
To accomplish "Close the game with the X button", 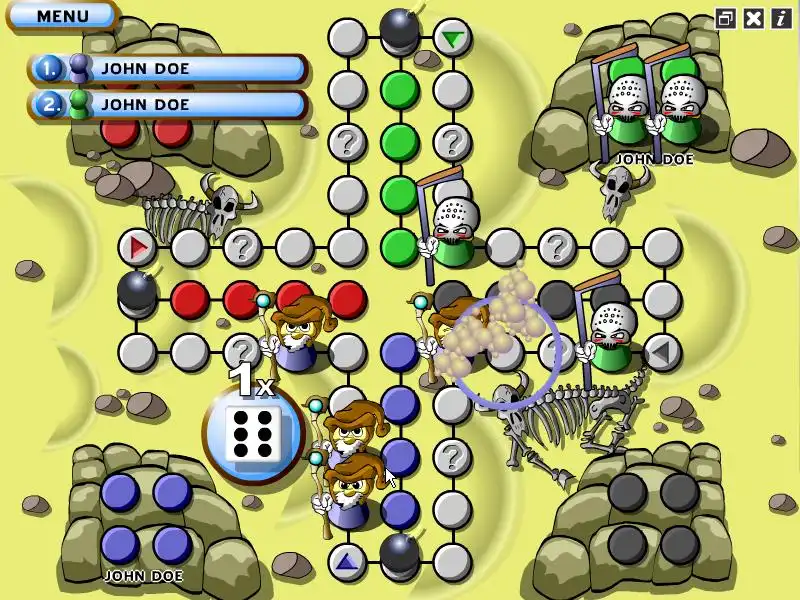I will (x=754, y=18).
